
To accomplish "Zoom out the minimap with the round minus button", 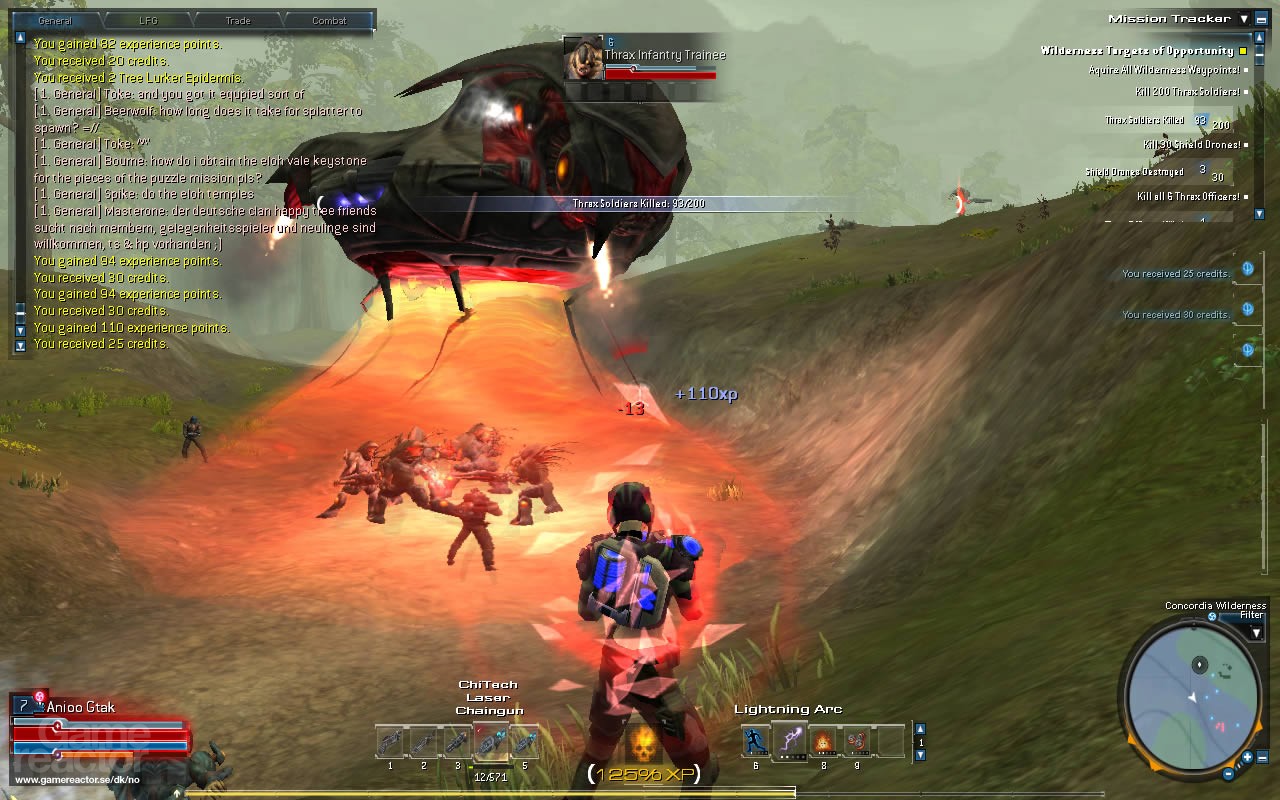I will [x=1229, y=773].
